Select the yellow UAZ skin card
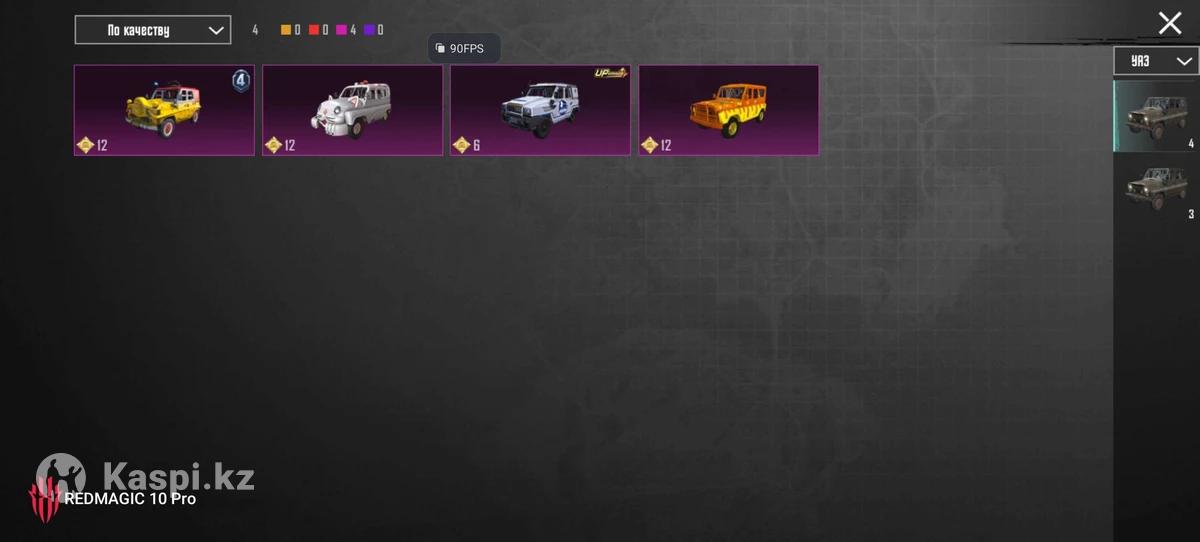The width and height of the screenshot is (1200, 542). [164, 110]
